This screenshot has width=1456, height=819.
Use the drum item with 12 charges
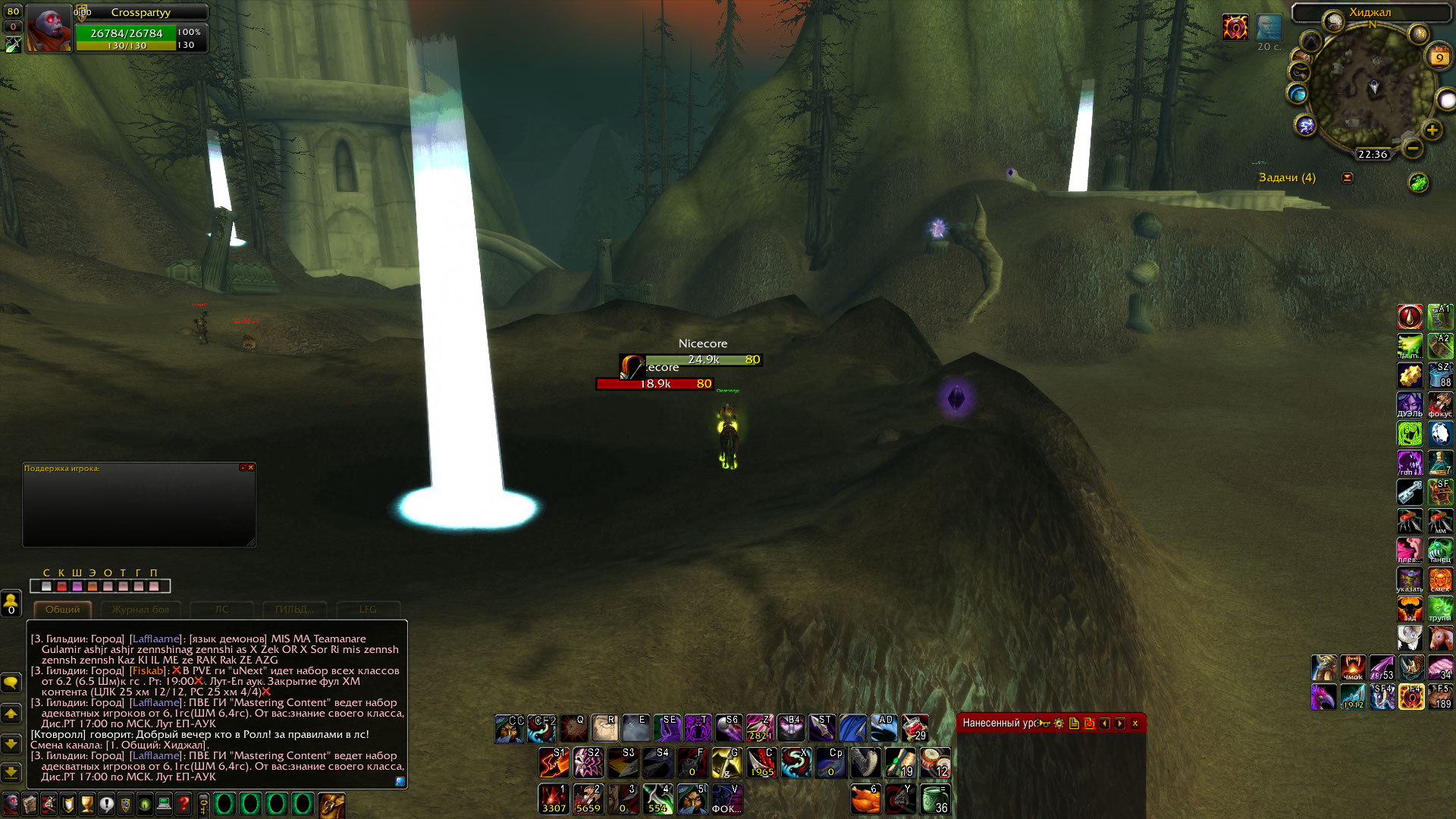pos(935,763)
